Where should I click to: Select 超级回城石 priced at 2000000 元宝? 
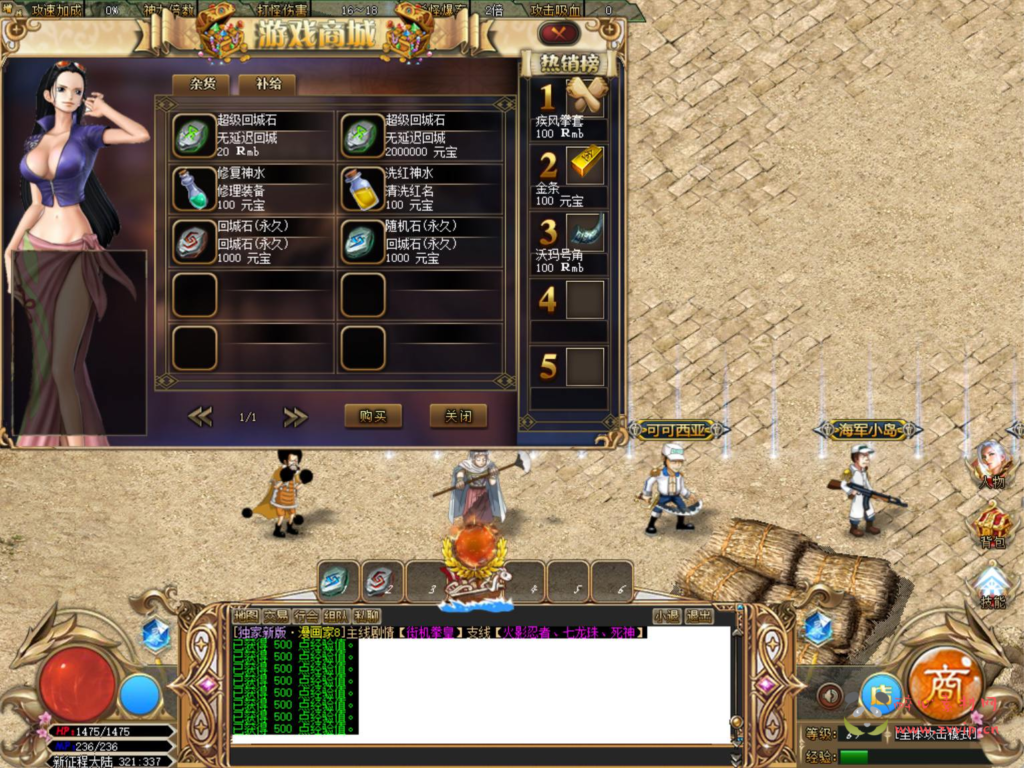363,136
